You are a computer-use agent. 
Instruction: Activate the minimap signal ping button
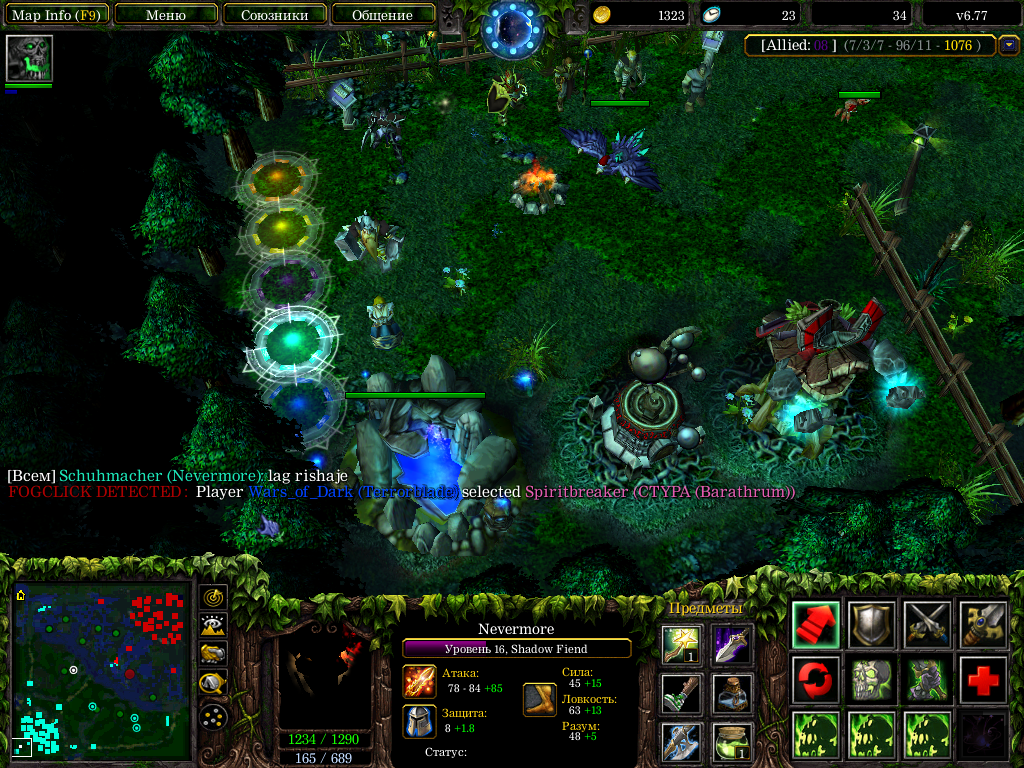coord(213,597)
